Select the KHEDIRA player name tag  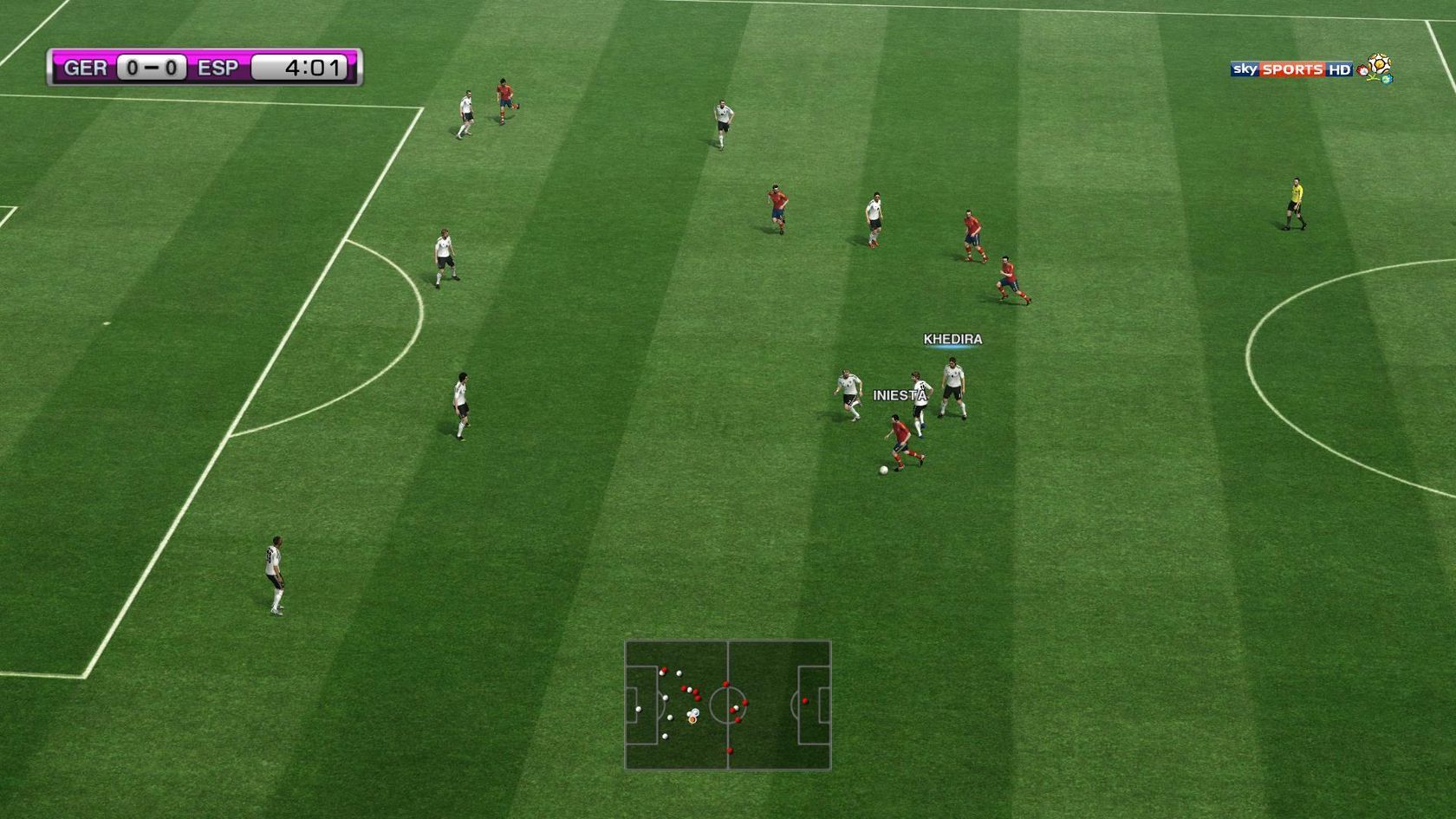[952, 339]
